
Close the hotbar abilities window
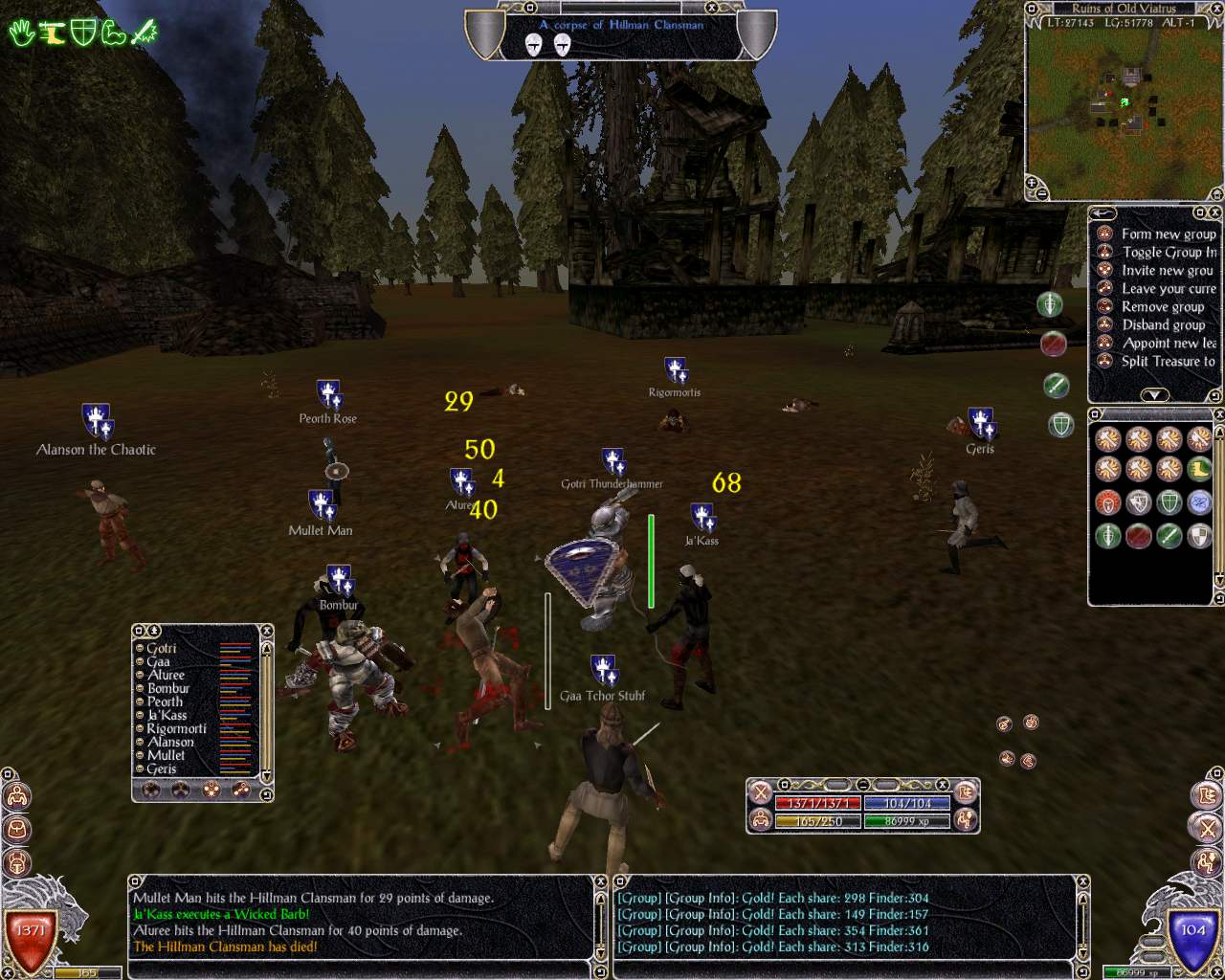pyautogui.click(x=1217, y=414)
